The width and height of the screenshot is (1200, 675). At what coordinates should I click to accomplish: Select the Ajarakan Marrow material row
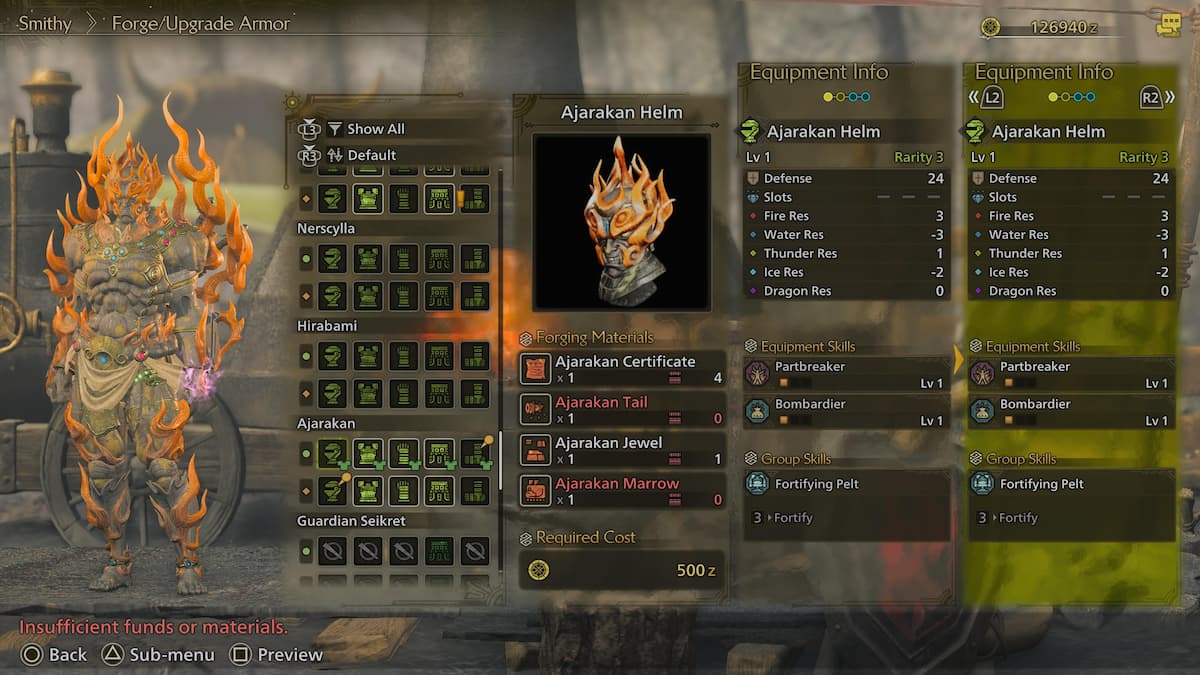coord(621,491)
